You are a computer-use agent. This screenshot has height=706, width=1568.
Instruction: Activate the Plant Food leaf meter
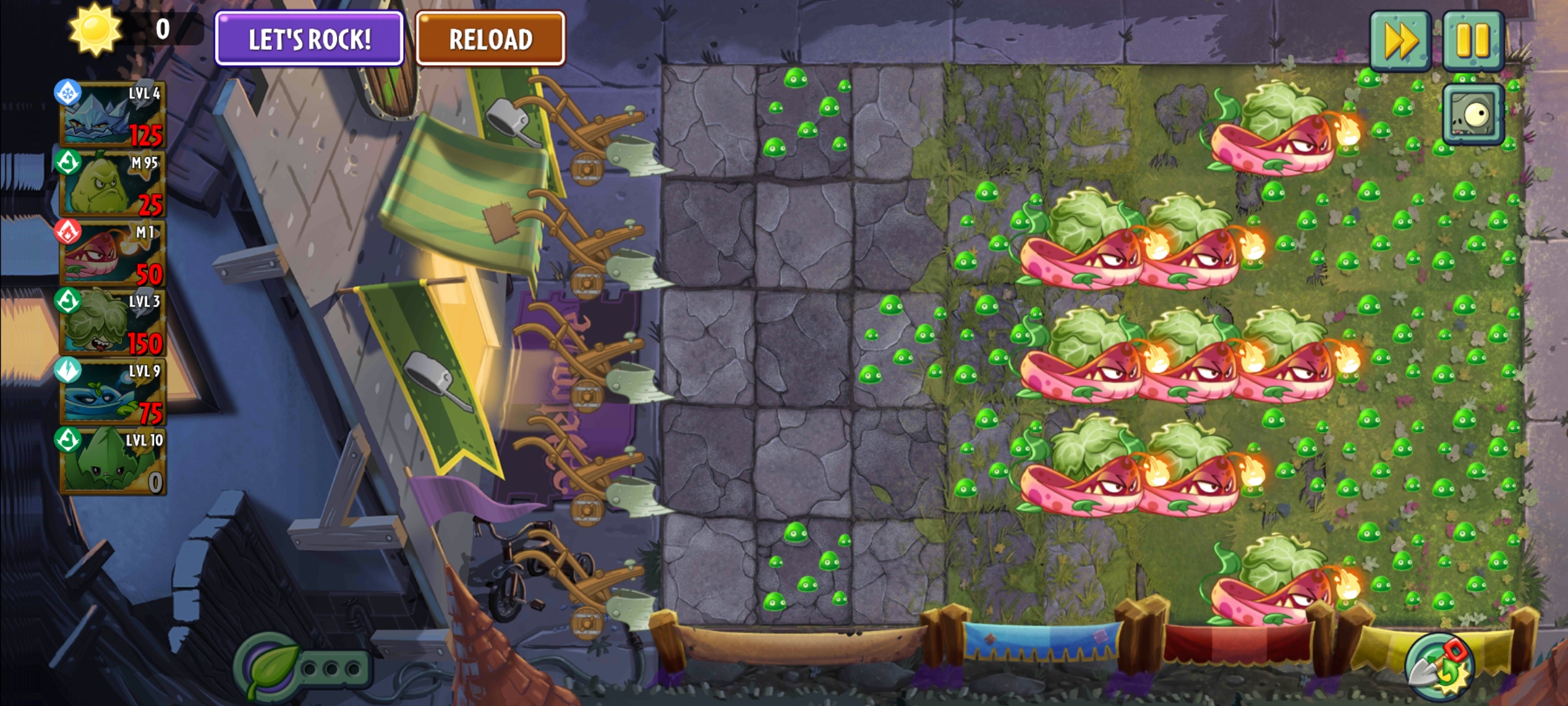tap(269, 668)
